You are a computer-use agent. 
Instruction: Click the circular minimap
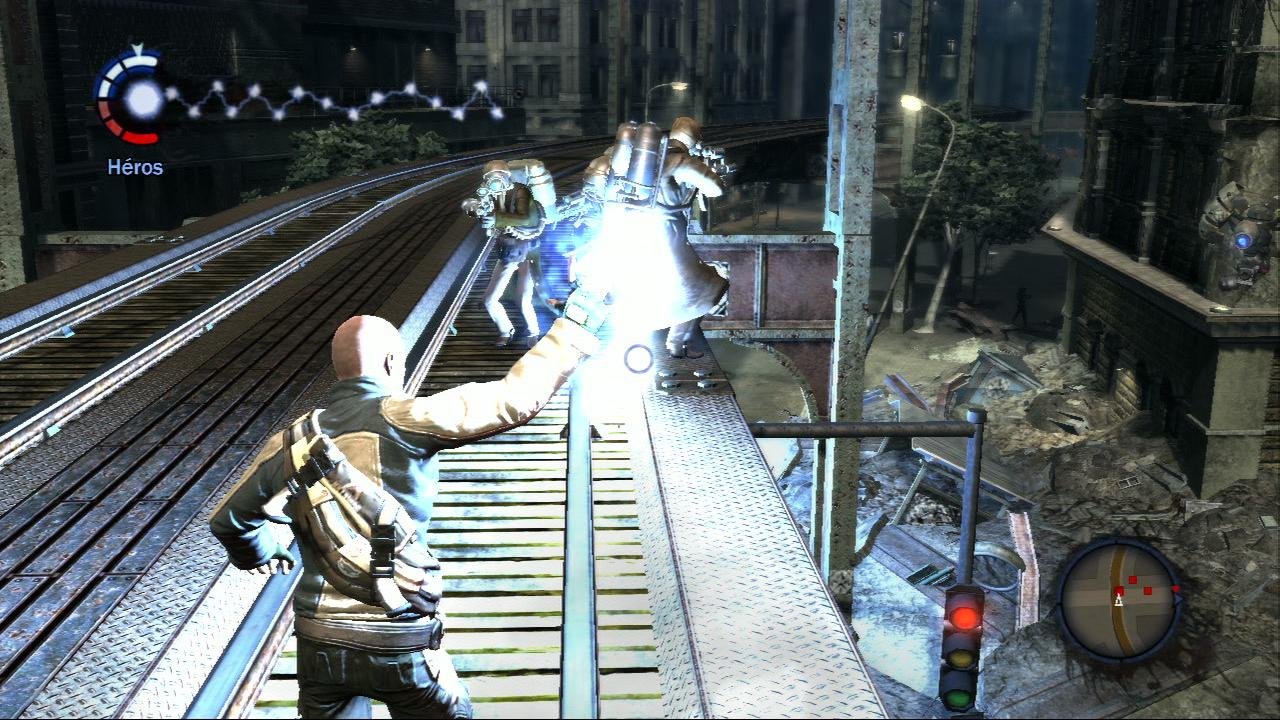(1119, 599)
